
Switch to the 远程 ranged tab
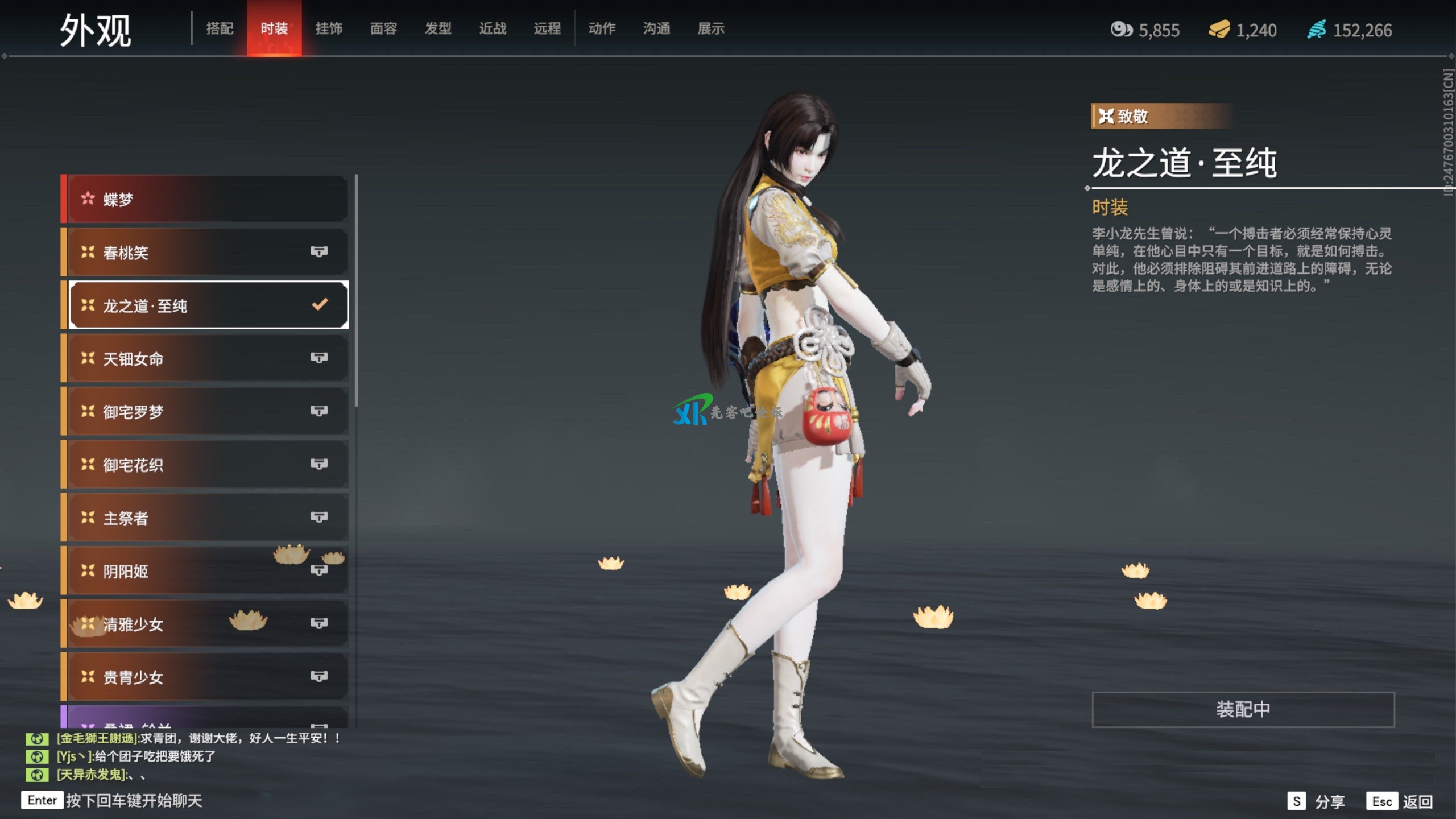(547, 28)
